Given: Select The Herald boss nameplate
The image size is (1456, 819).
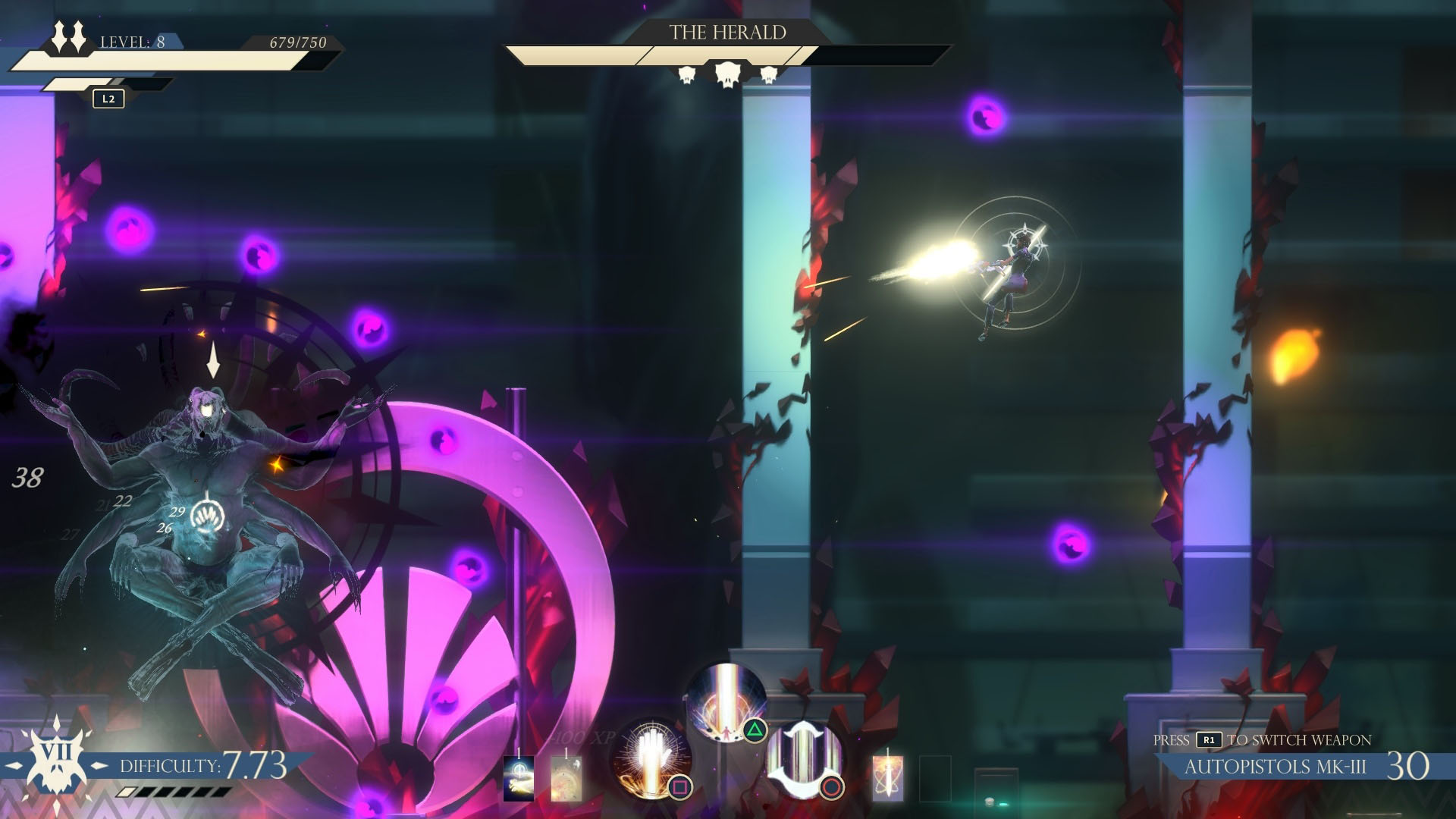Looking at the screenshot, I should [x=729, y=32].
